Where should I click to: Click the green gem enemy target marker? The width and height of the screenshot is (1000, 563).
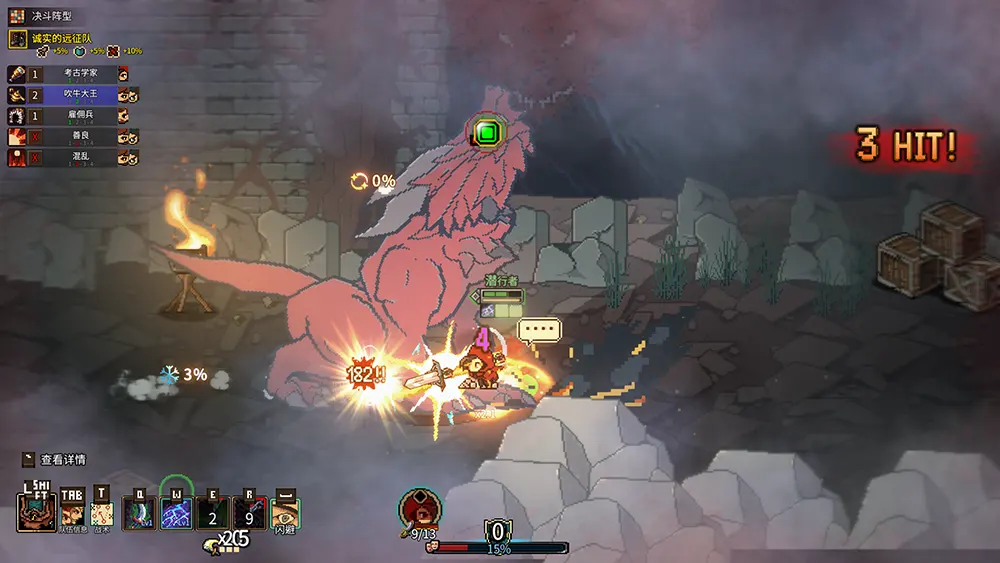tap(487, 131)
